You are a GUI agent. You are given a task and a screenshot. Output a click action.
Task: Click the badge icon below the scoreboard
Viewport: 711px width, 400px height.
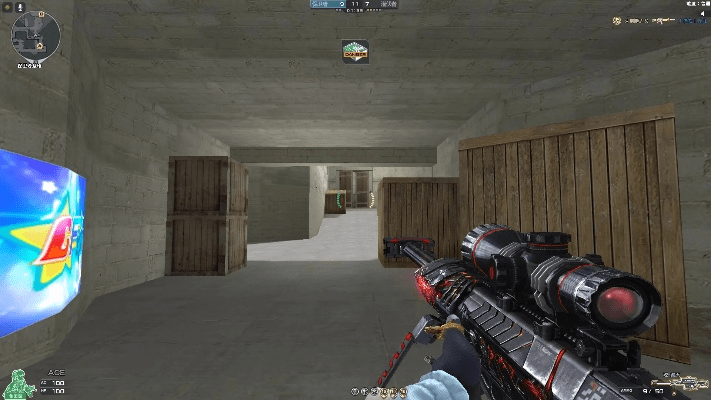tap(355, 50)
